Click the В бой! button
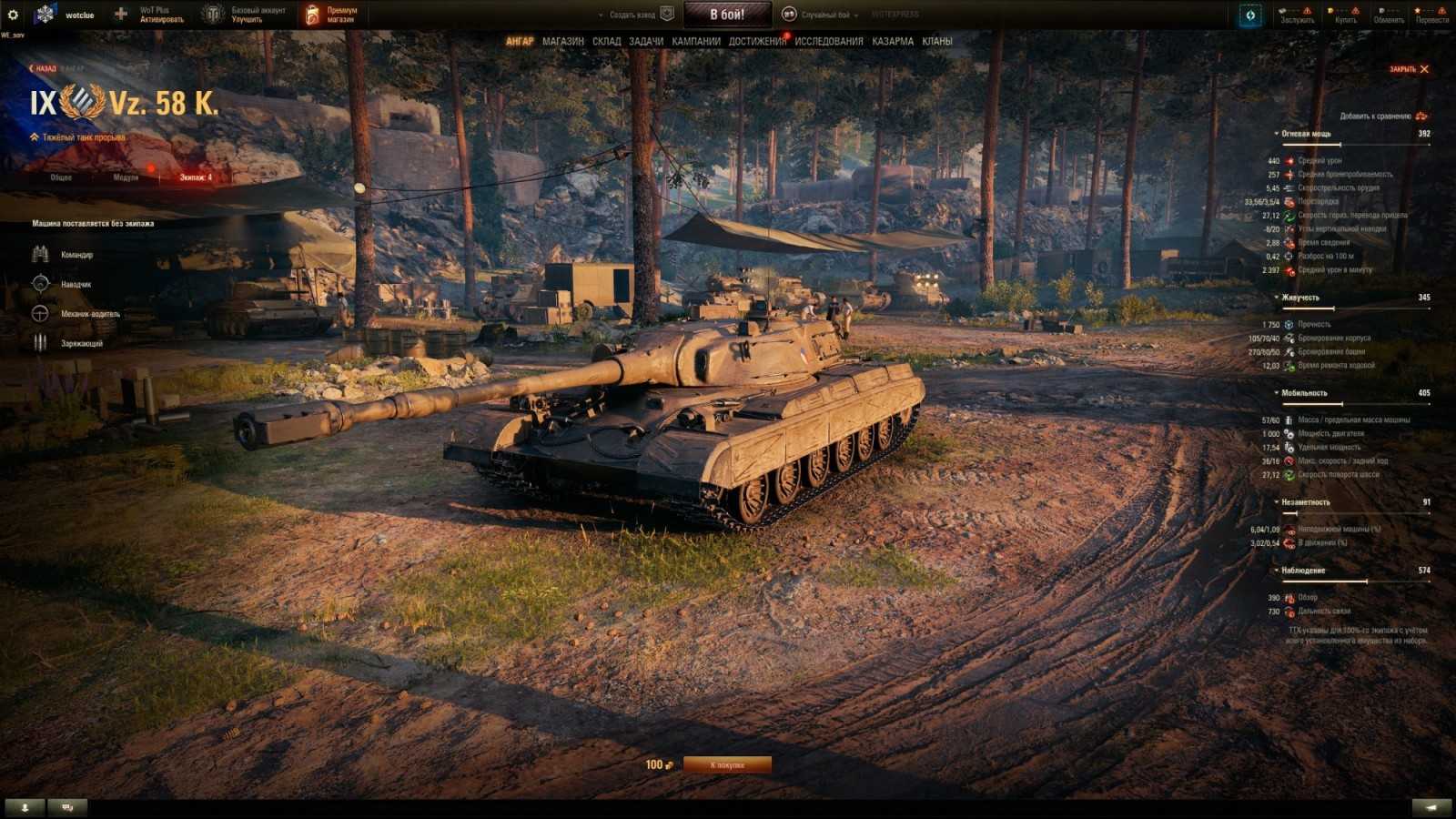This screenshot has width=1456, height=819. 728,13
